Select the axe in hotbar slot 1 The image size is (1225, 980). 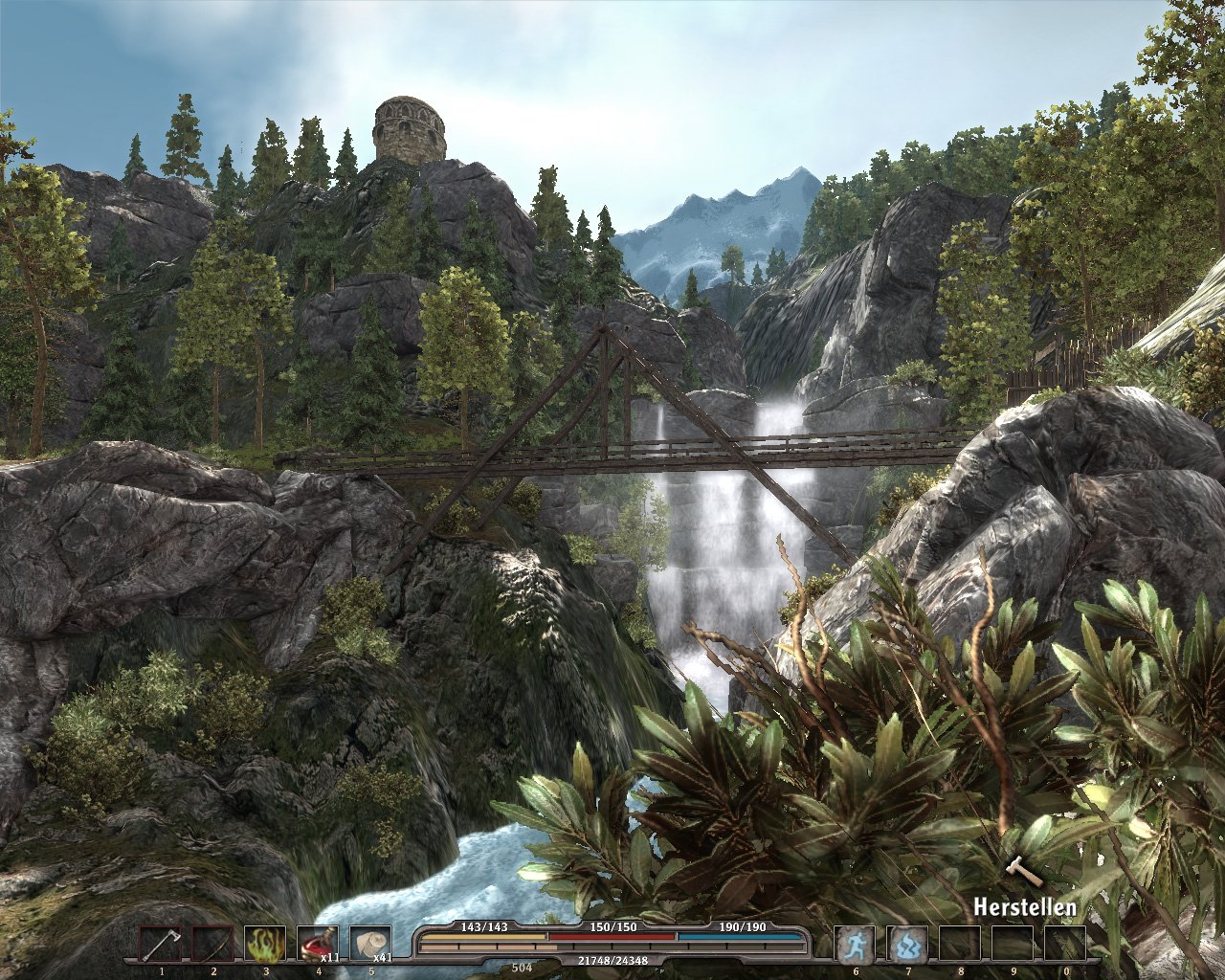tap(159, 945)
